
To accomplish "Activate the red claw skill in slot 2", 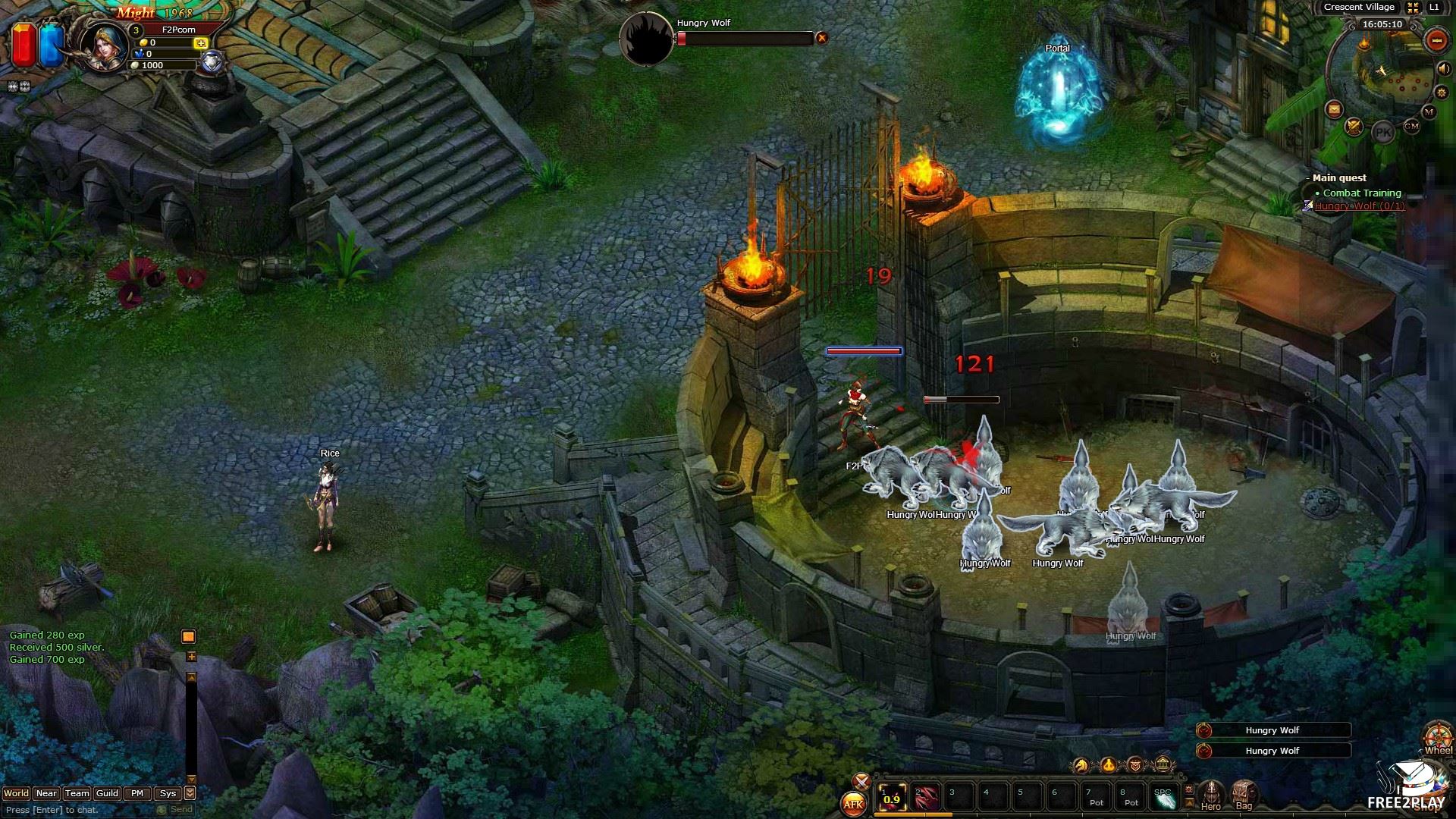I will (x=926, y=798).
